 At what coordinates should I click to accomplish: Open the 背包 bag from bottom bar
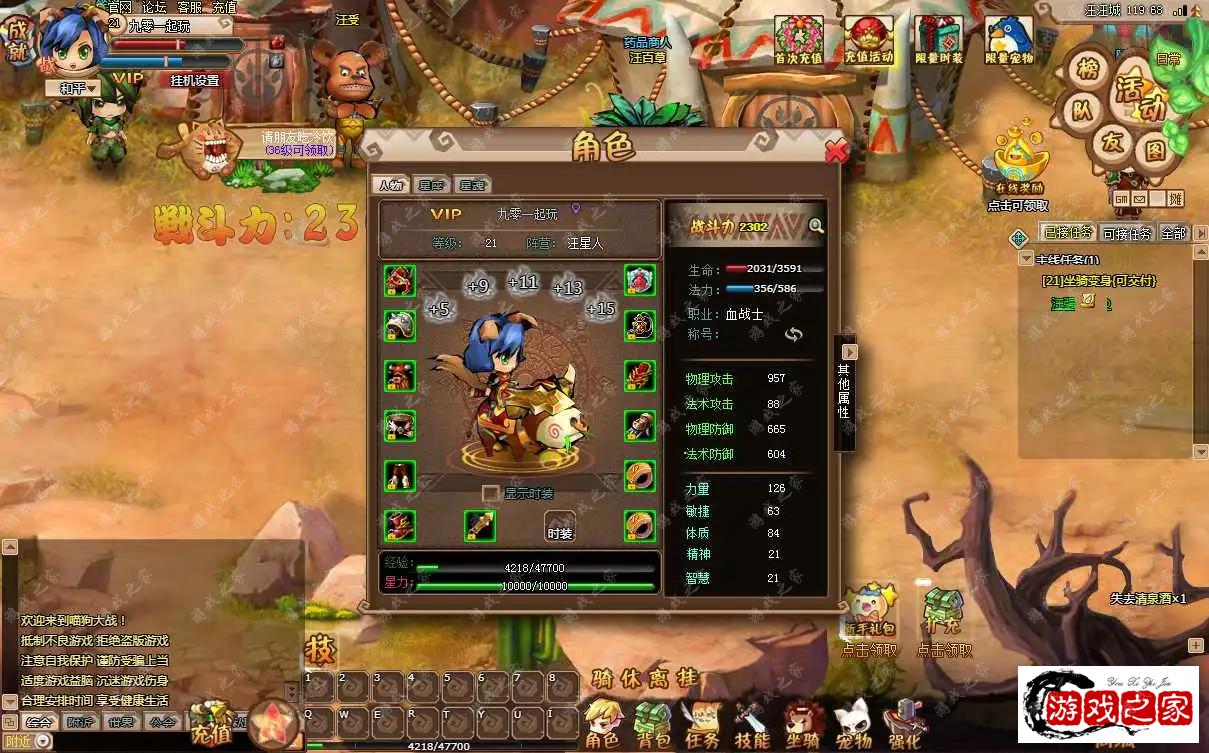tap(653, 725)
